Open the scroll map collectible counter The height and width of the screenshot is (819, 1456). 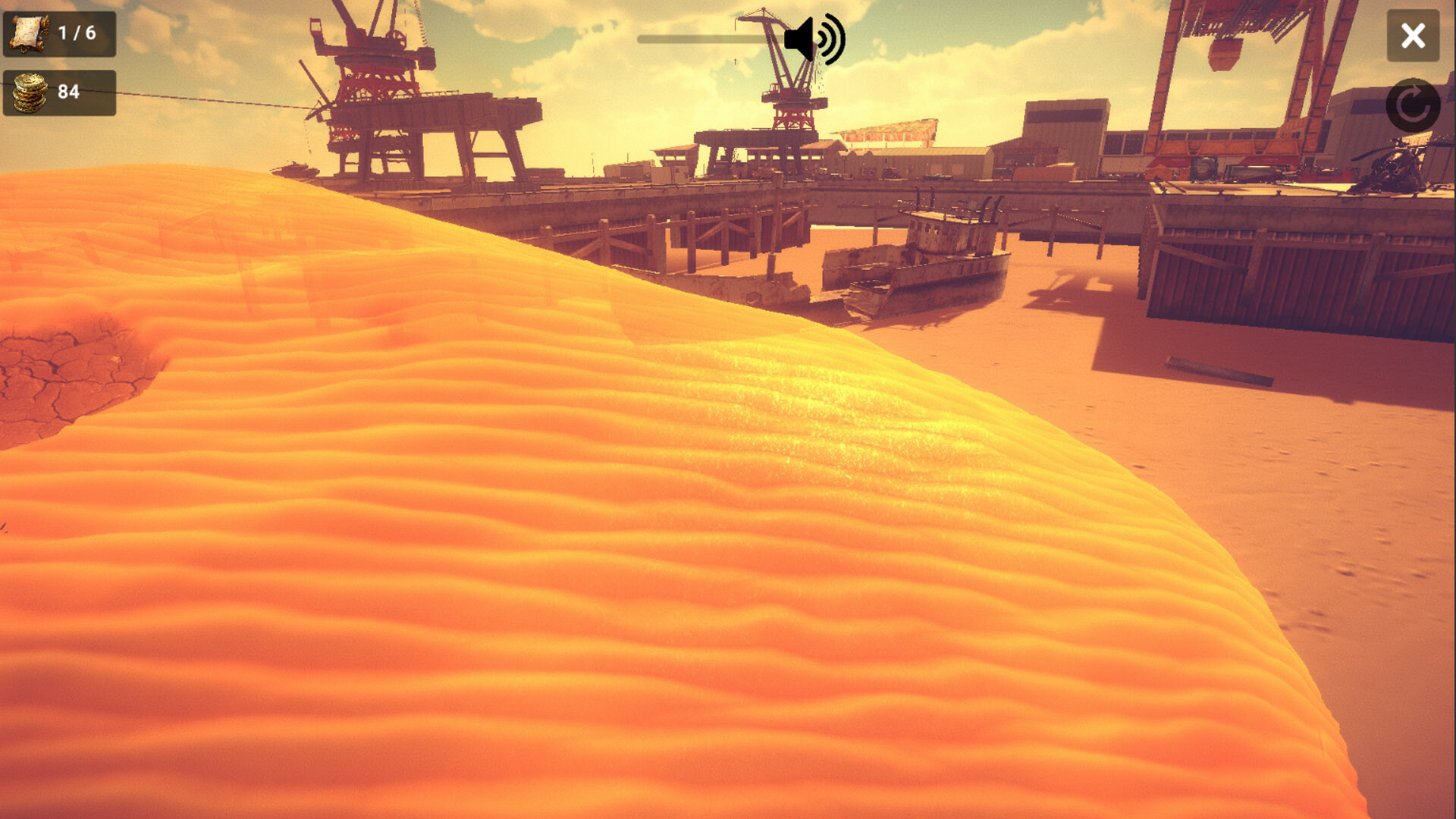[30, 33]
